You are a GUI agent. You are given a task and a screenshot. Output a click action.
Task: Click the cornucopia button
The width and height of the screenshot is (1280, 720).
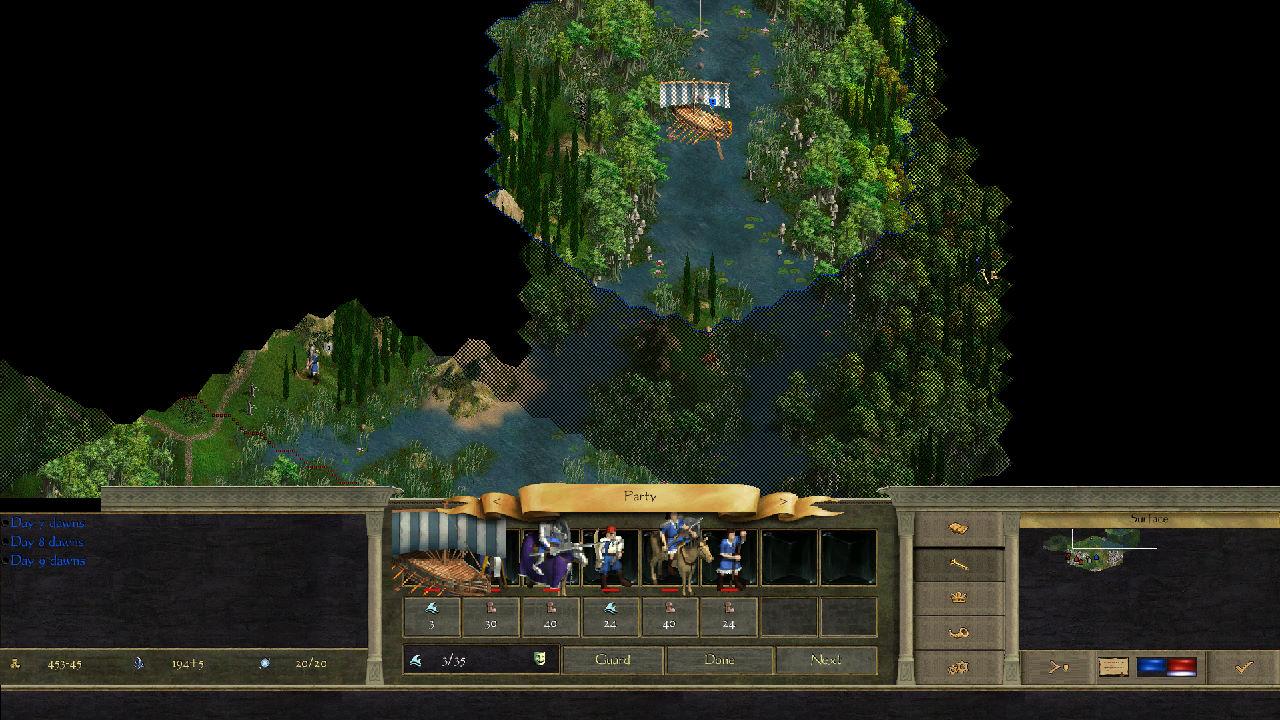958,632
